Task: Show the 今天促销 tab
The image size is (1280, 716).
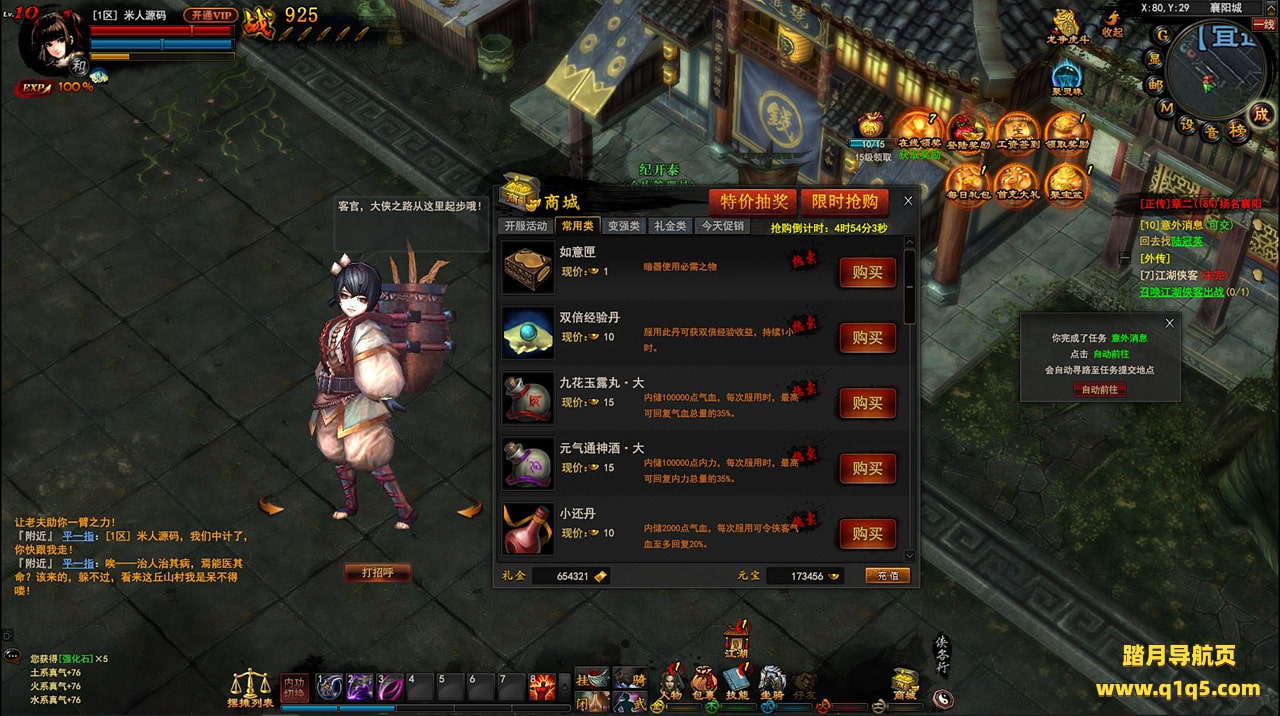Action: [722, 226]
